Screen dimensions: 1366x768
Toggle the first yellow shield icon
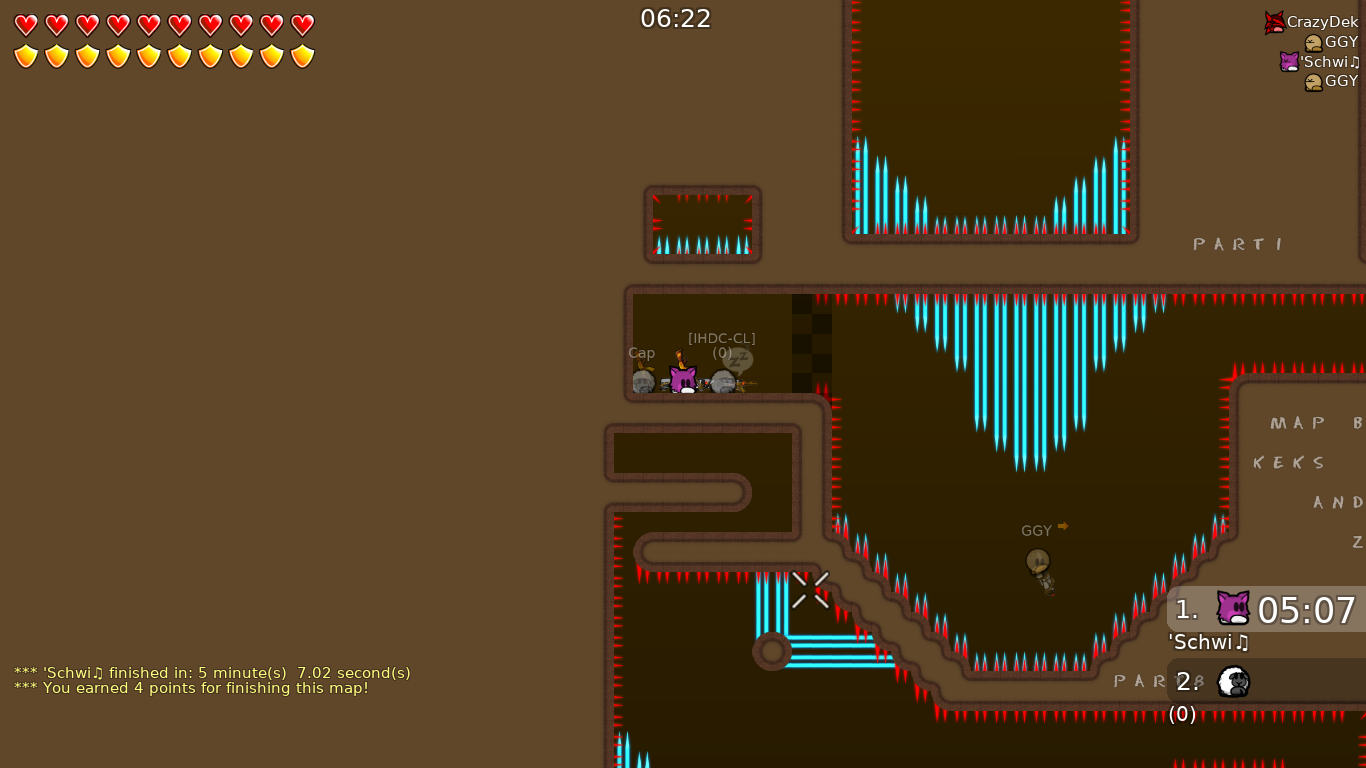pos(25,56)
